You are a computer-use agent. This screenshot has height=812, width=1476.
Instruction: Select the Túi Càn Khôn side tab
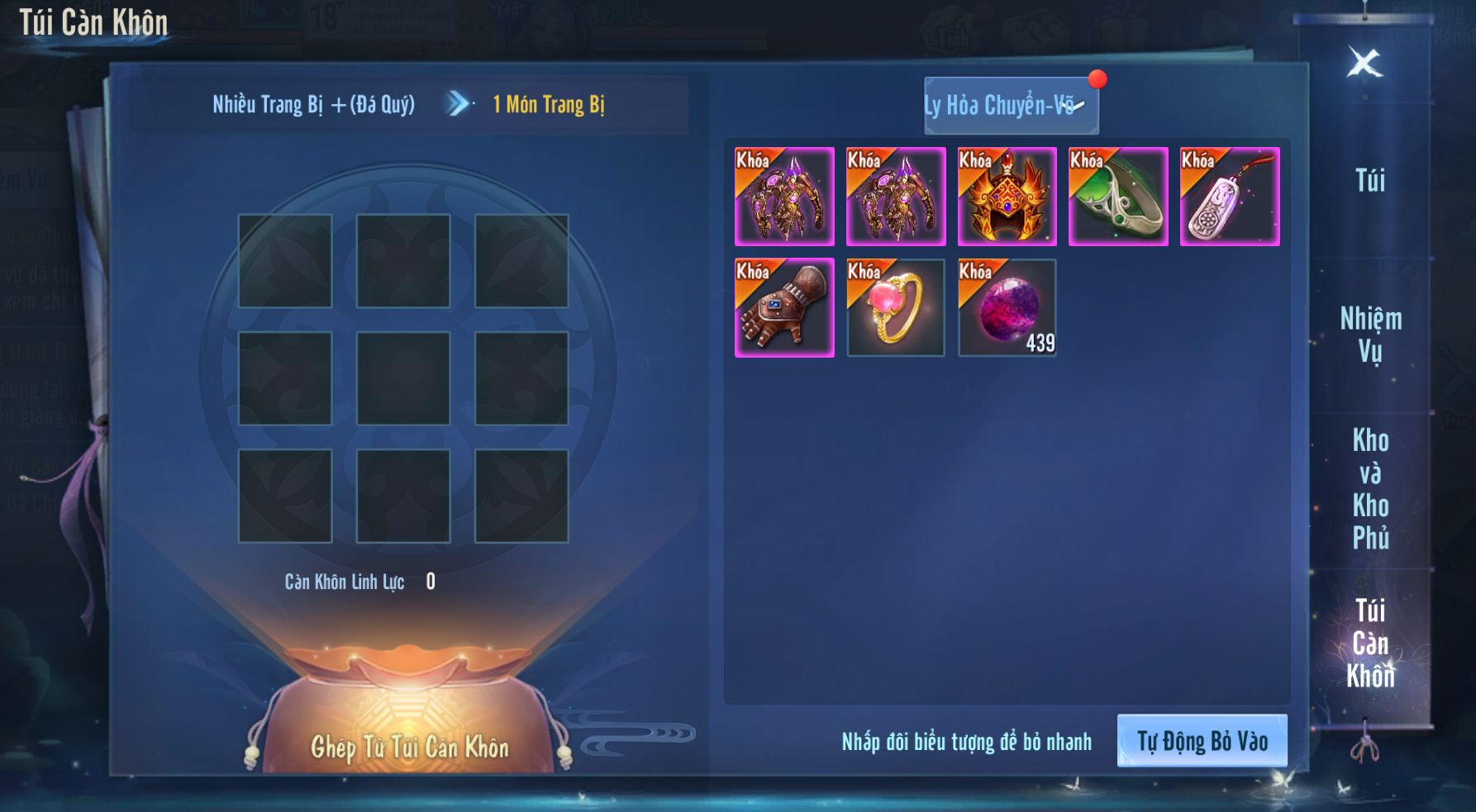pos(1370,643)
